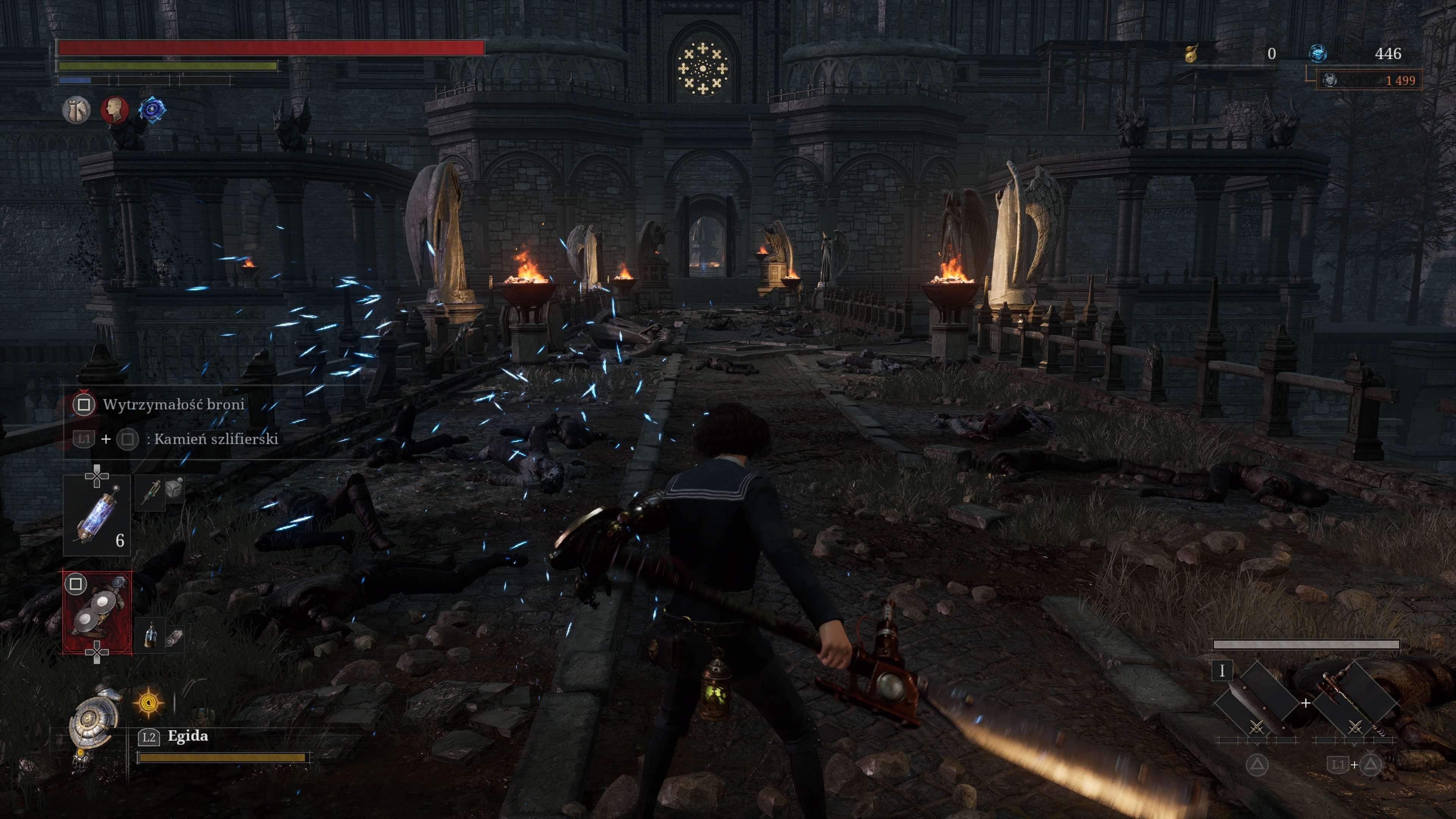
Task: Select the Pulse Cell slot showing 6
Action: click(x=97, y=516)
